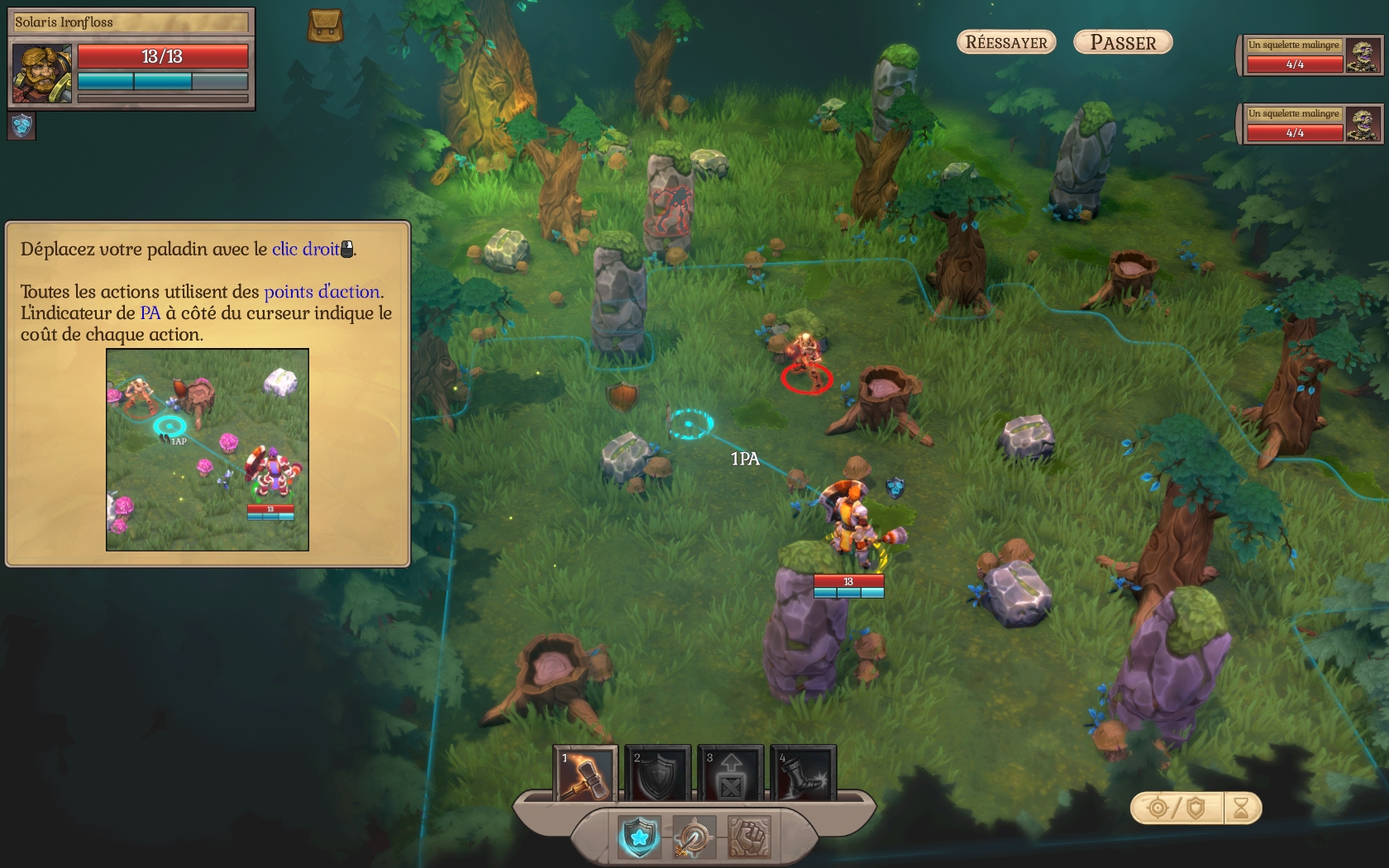End turn with the hourglass button
This screenshot has width=1389, height=868.
pos(1241,808)
